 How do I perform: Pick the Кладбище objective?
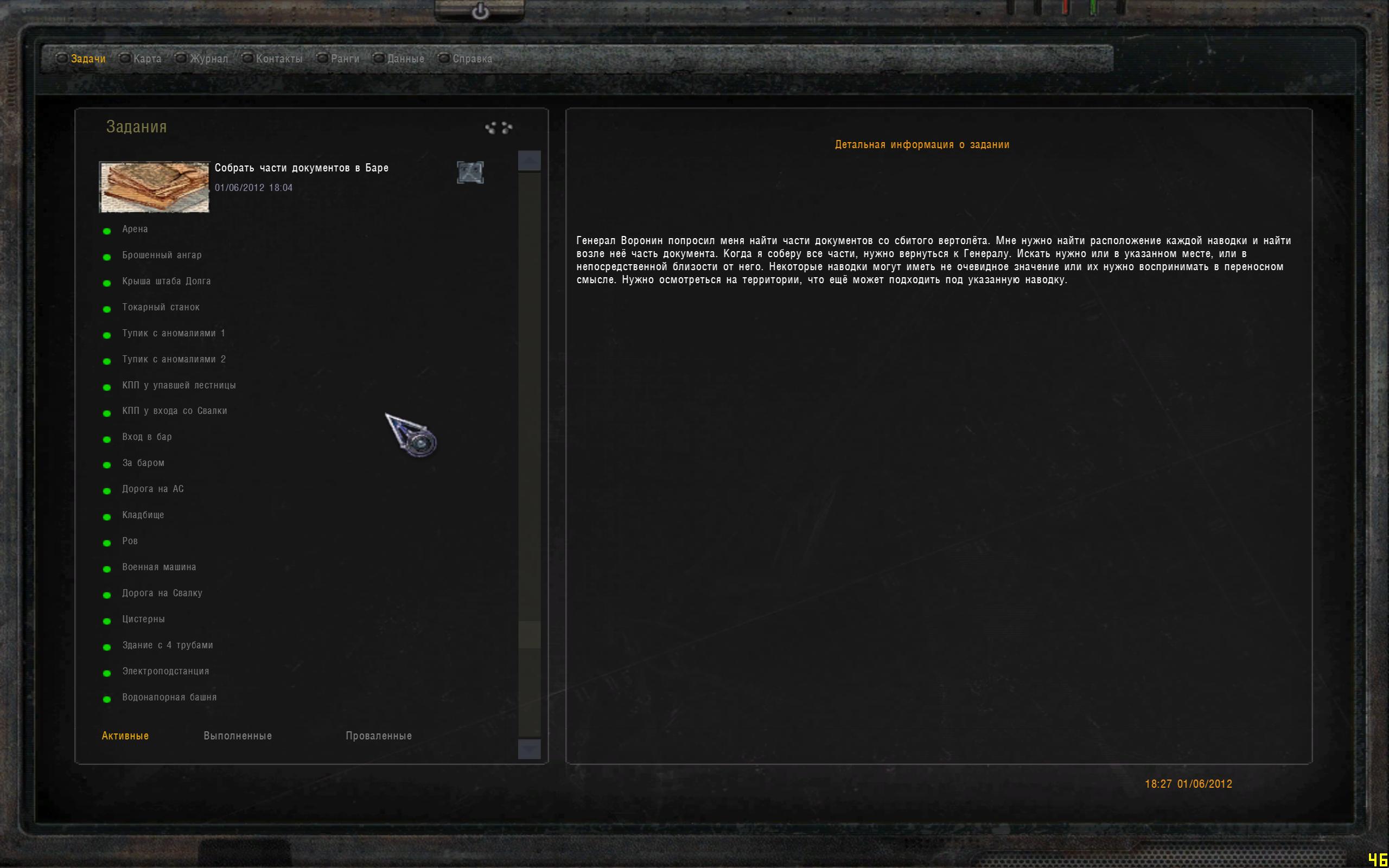[143, 515]
